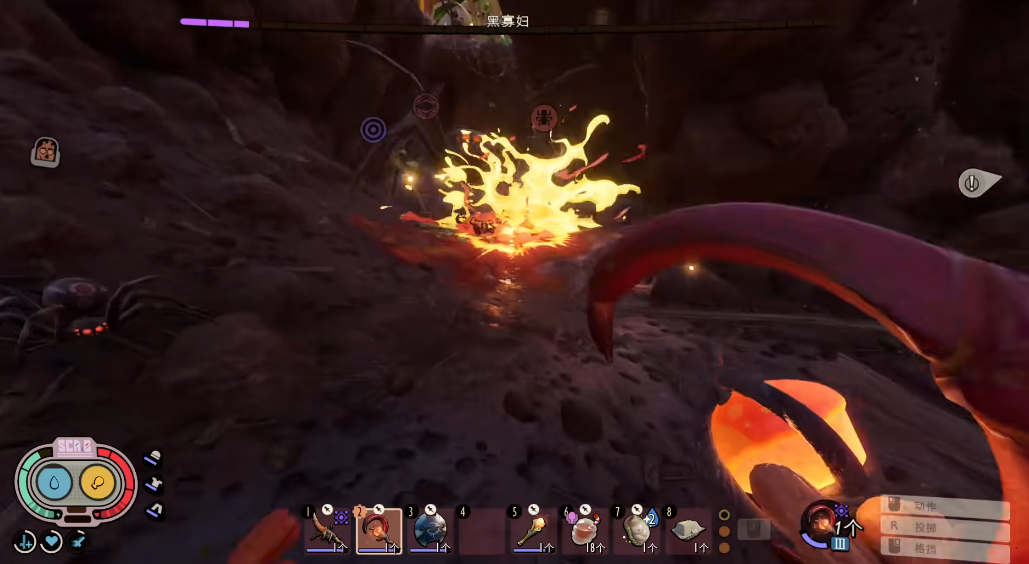This screenshot has width=1029, height=564.
Task: Use the jar item with 18 count
Action: (x=585, y=530)
